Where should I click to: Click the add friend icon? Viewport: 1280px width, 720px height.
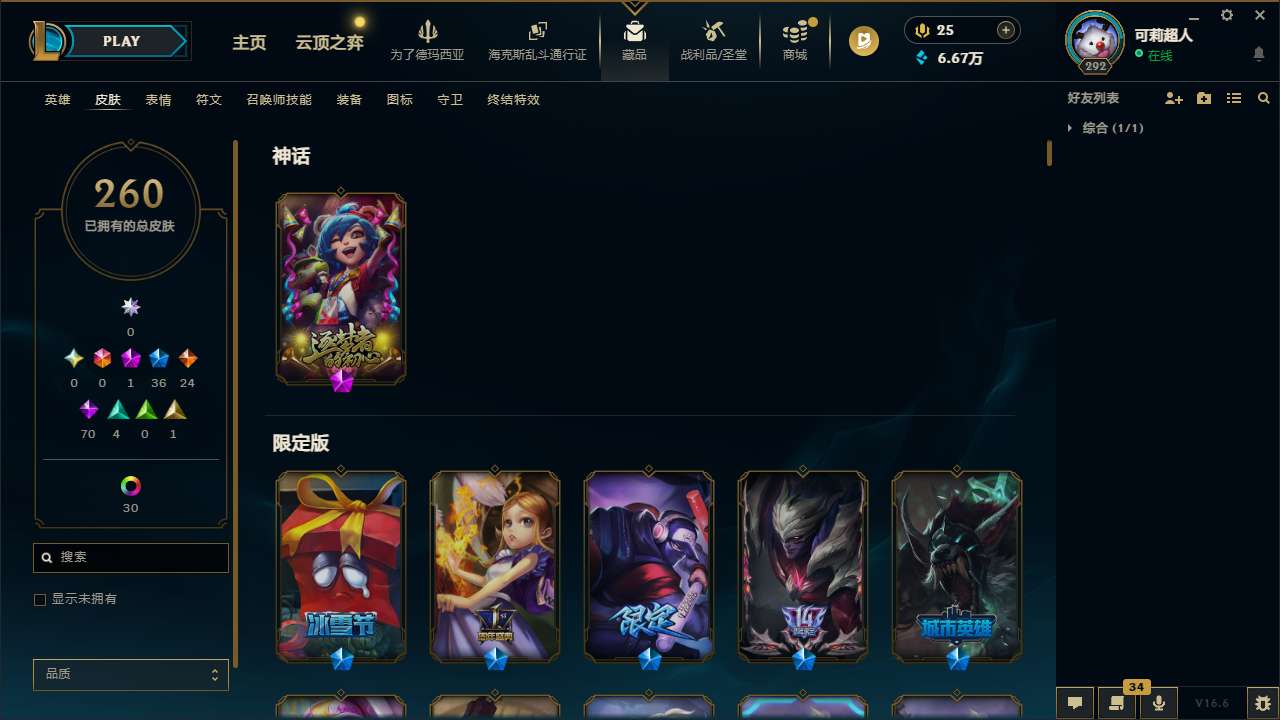pos(1173,97)
